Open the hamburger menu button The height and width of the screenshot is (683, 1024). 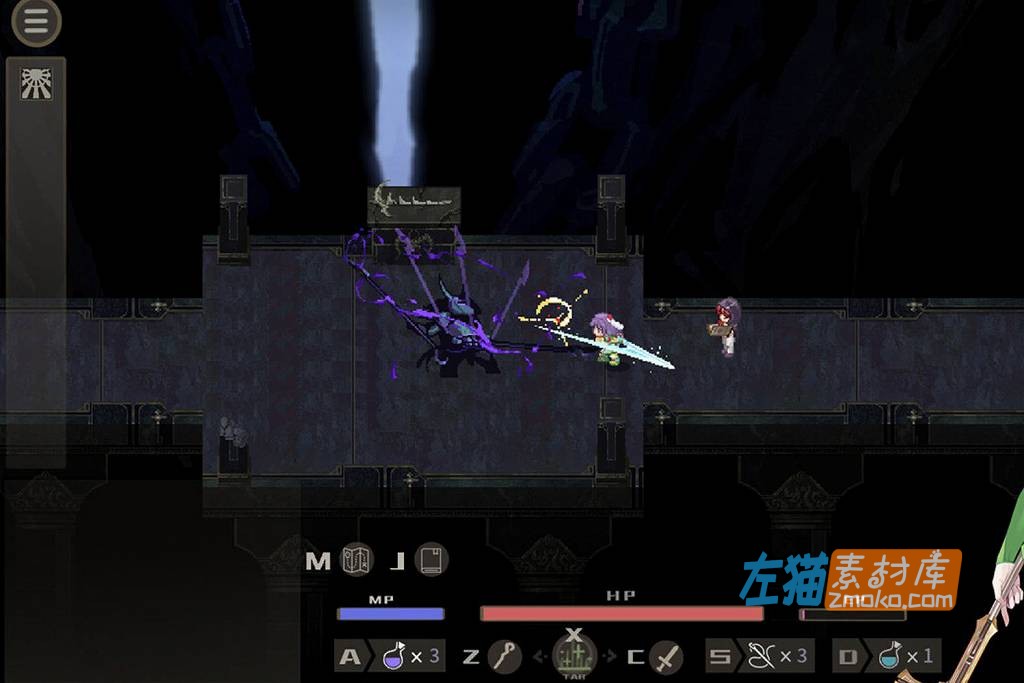point(36,23)
